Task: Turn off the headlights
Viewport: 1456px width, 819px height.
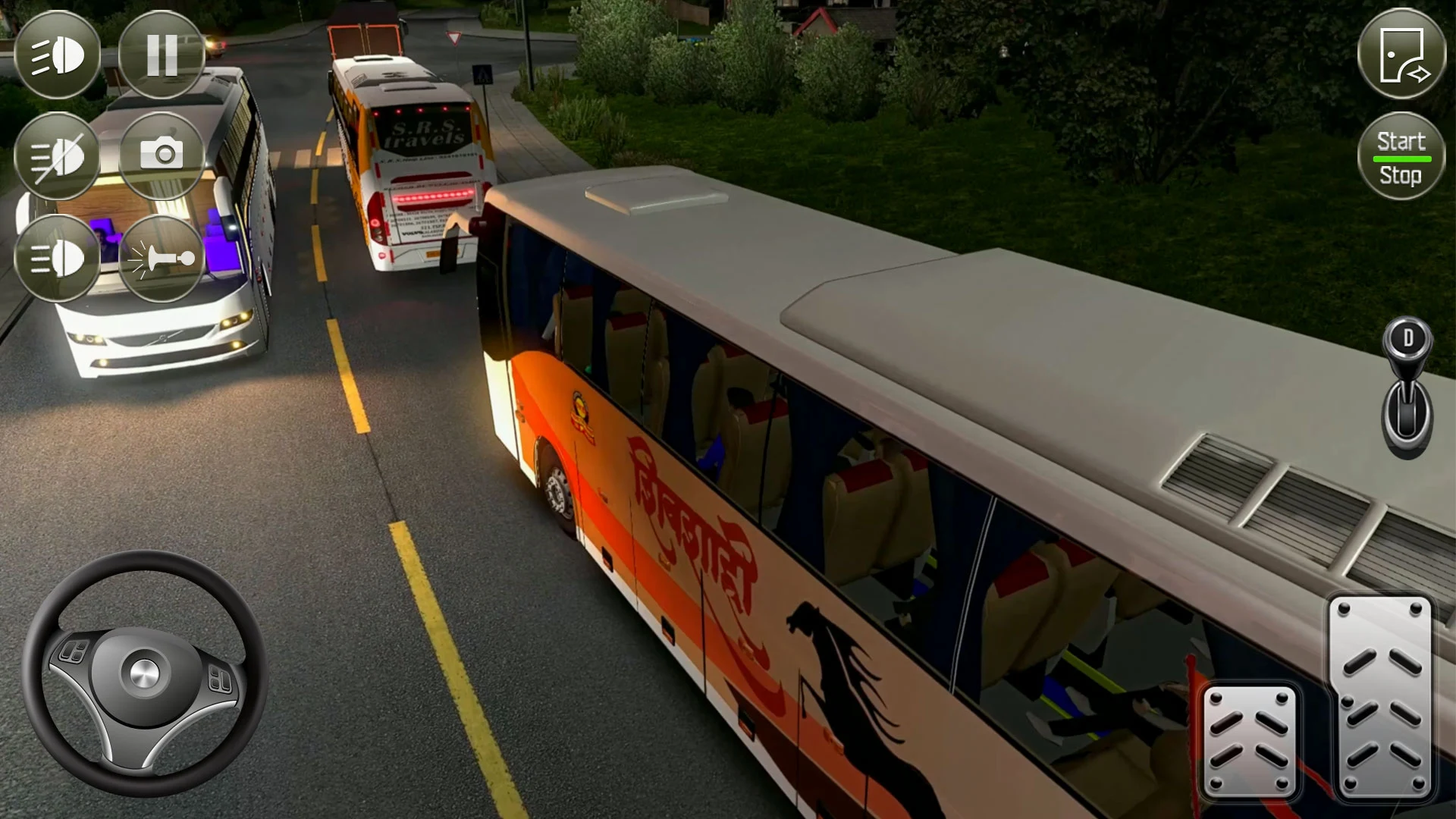Action: [x=57, y=155]
